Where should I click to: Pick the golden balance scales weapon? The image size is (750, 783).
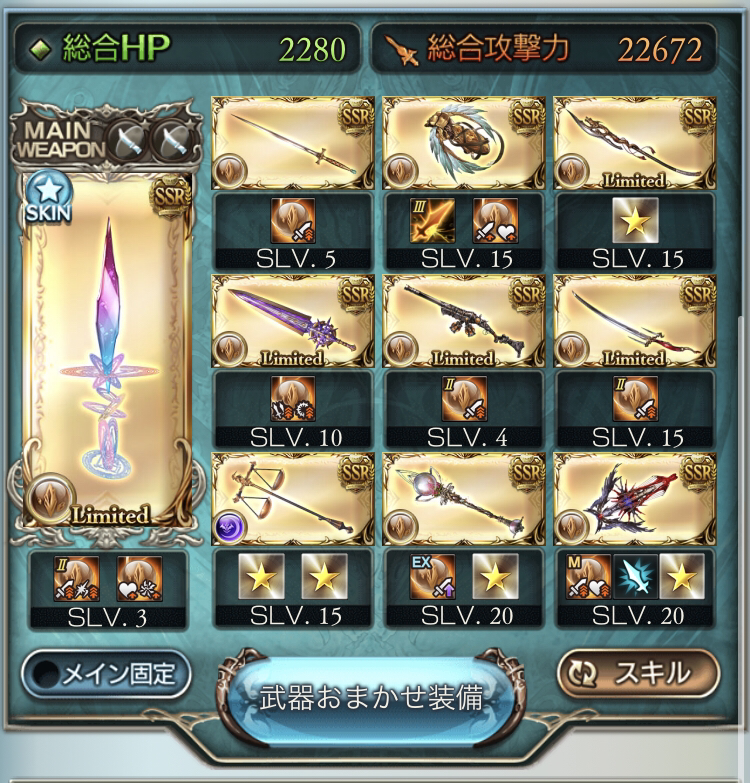pyautogui.click(x=292, y=499)
